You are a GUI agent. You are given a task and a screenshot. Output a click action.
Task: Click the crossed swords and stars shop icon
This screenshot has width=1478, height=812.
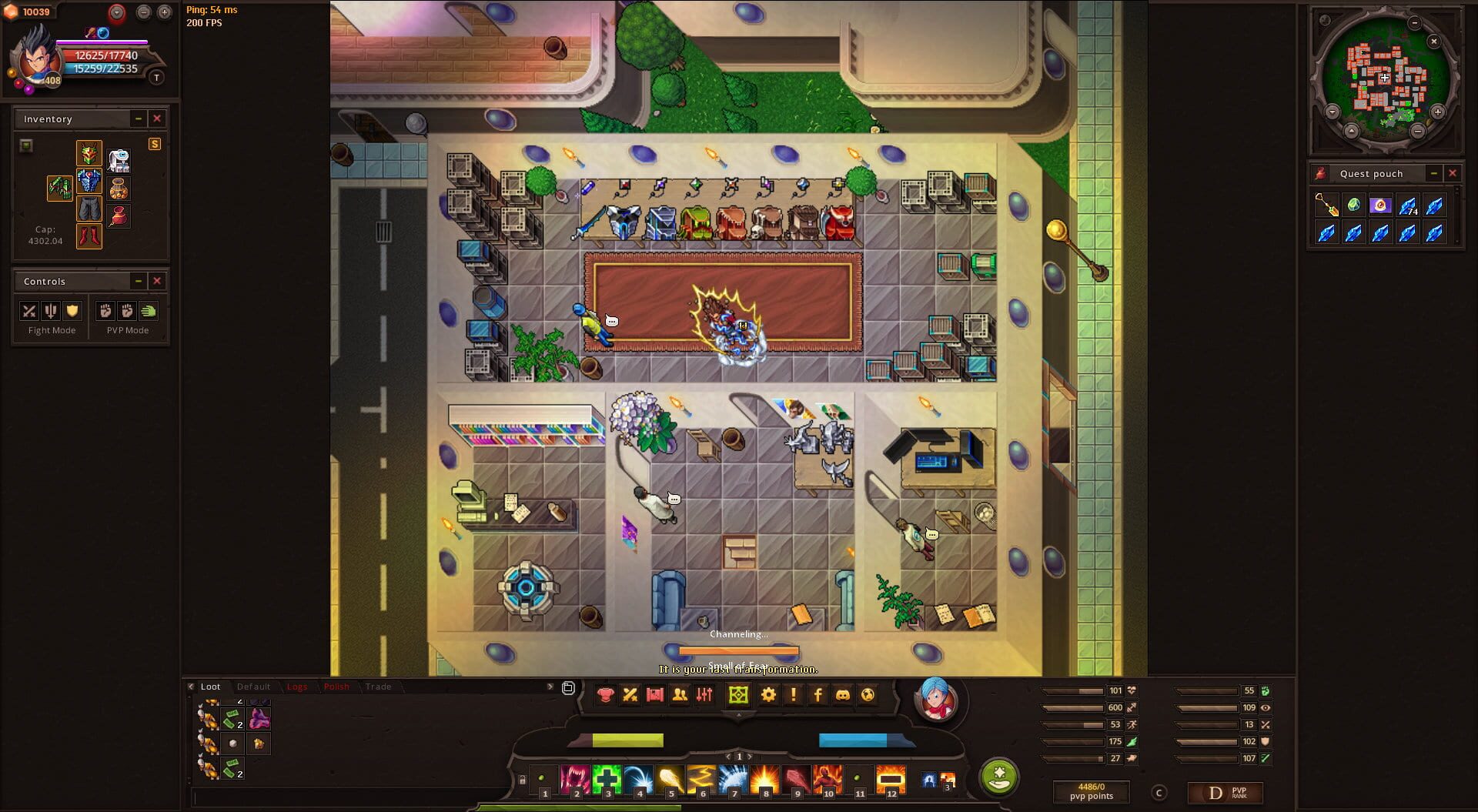[x=630, y=695]
